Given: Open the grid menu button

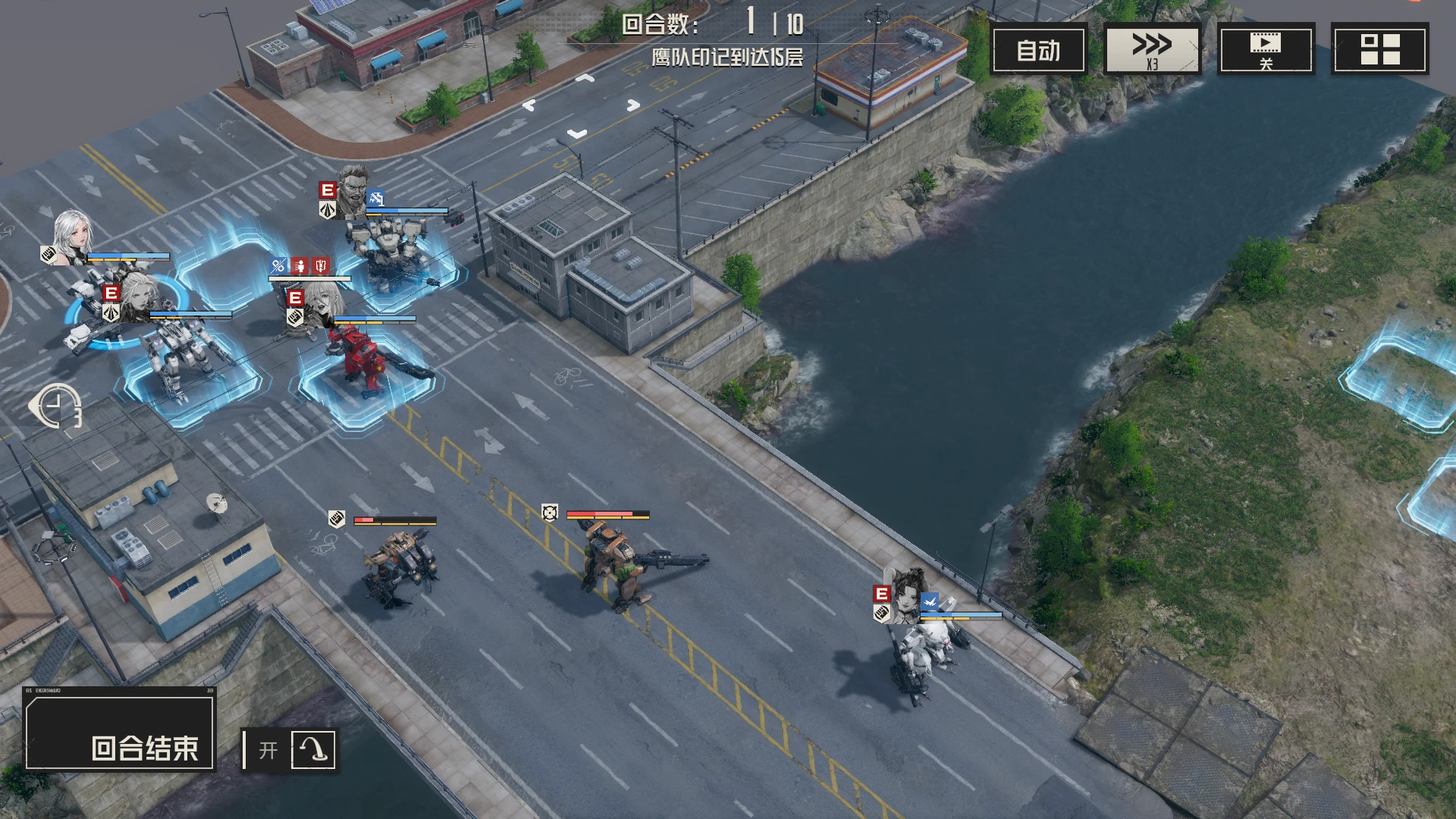Looking at the screenshot, I should coord(1379,50).
